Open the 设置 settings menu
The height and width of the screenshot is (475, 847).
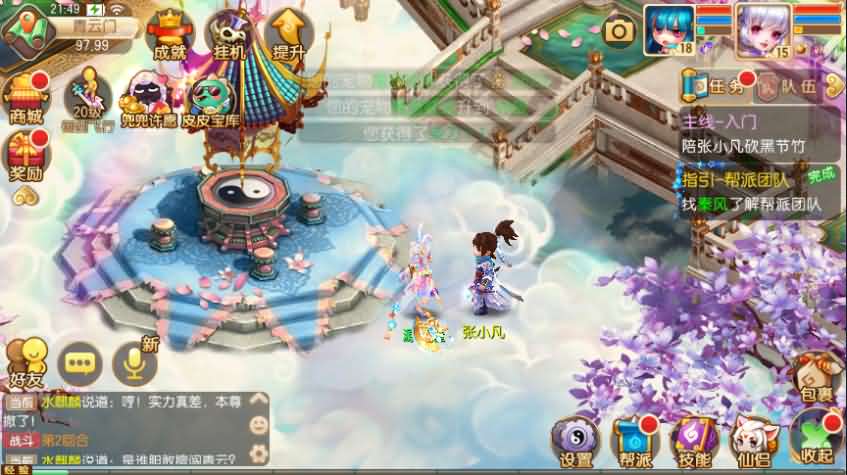pyautogui.click(x=577, y=440)
